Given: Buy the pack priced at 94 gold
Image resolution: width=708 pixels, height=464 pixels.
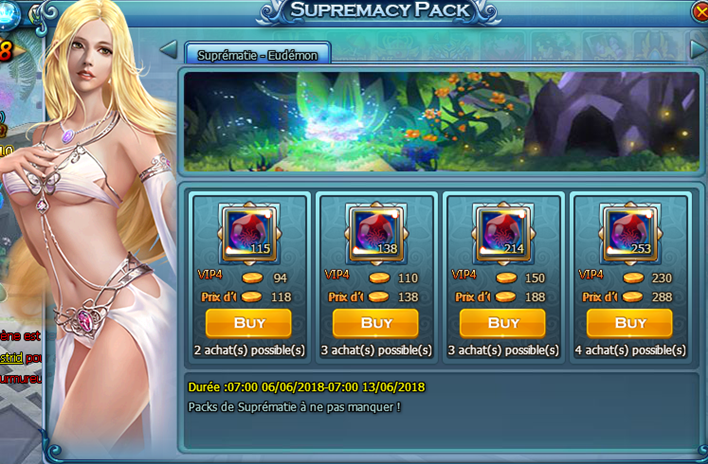Looking at the screenshot, I should point(248,323).
